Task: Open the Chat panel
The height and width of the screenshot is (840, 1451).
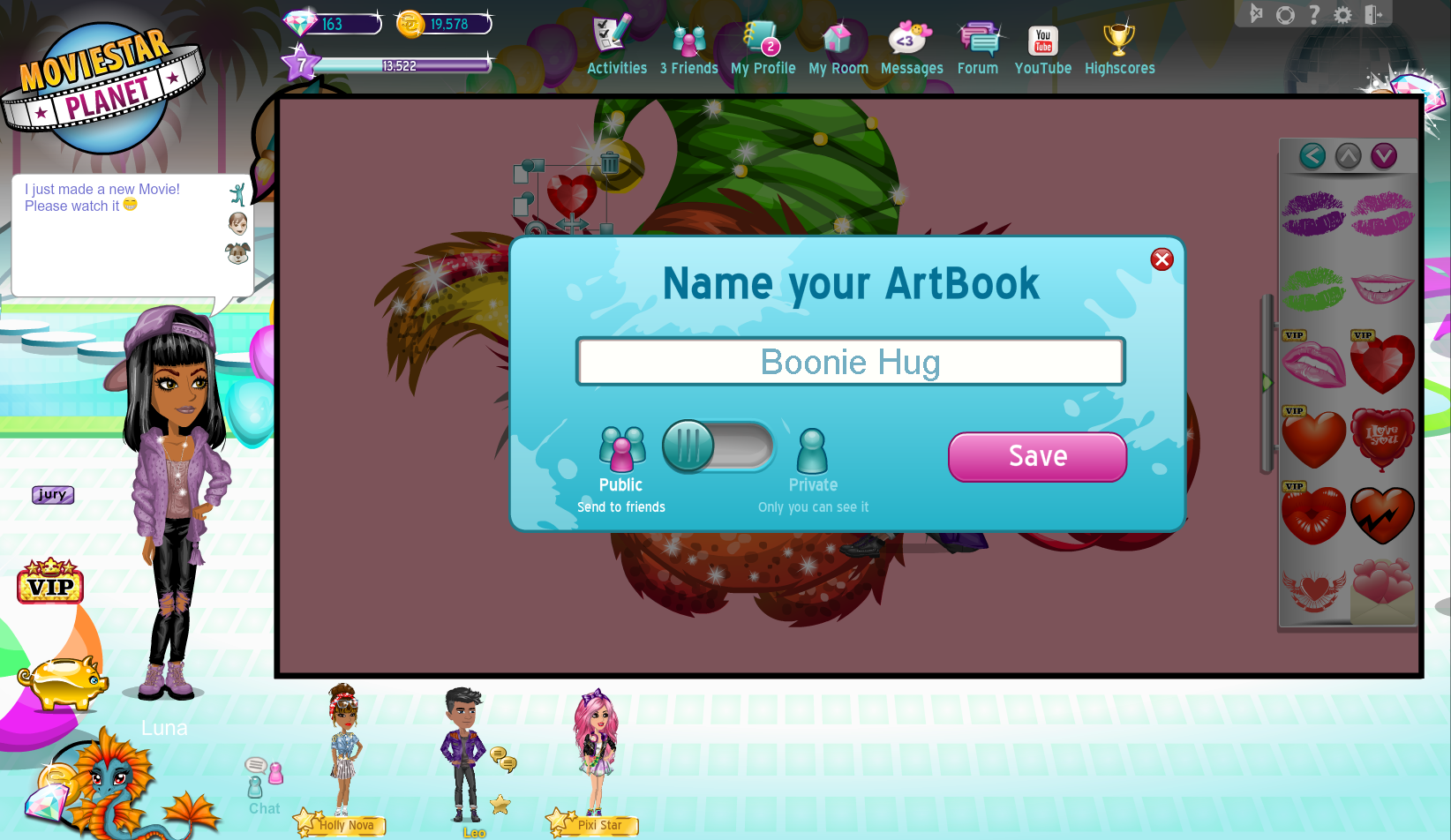Action: (x=264, y=787)
